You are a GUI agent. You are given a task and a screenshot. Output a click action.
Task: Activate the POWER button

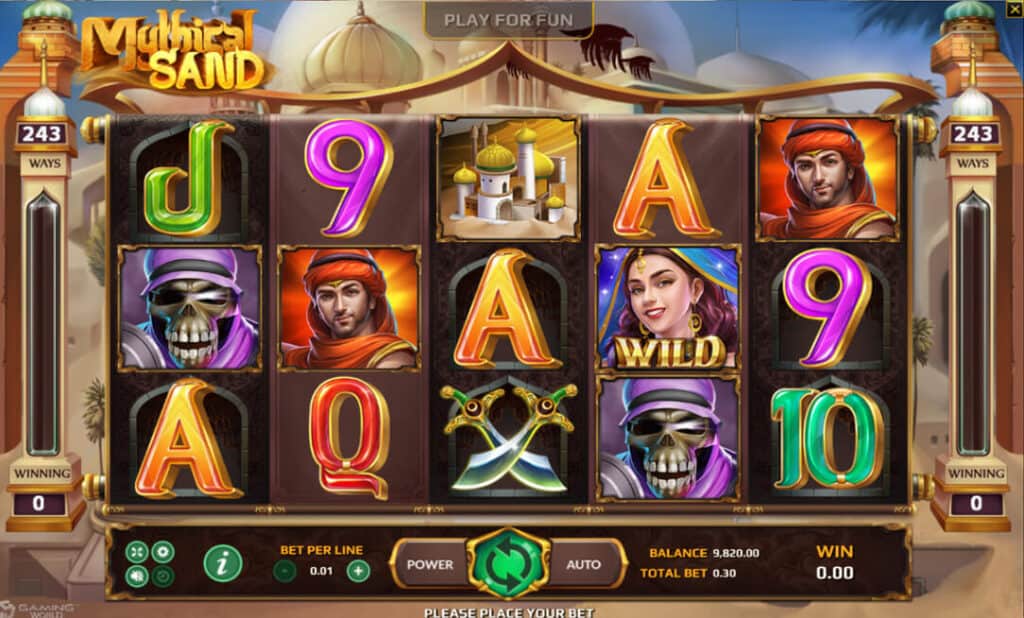click(430, 564)
